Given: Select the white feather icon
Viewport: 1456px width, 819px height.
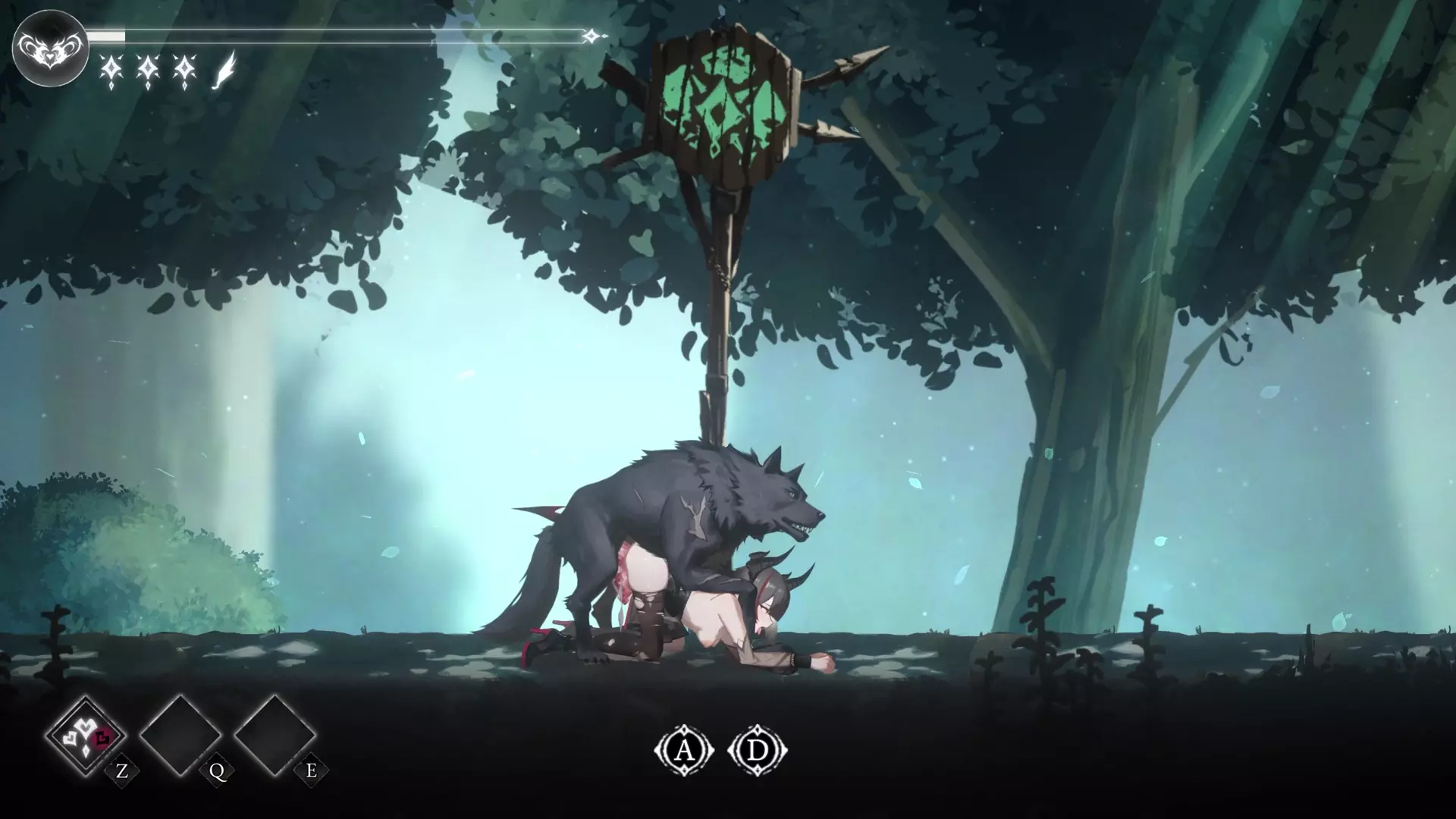Looking at the screenshot, I should click(225, 70).
